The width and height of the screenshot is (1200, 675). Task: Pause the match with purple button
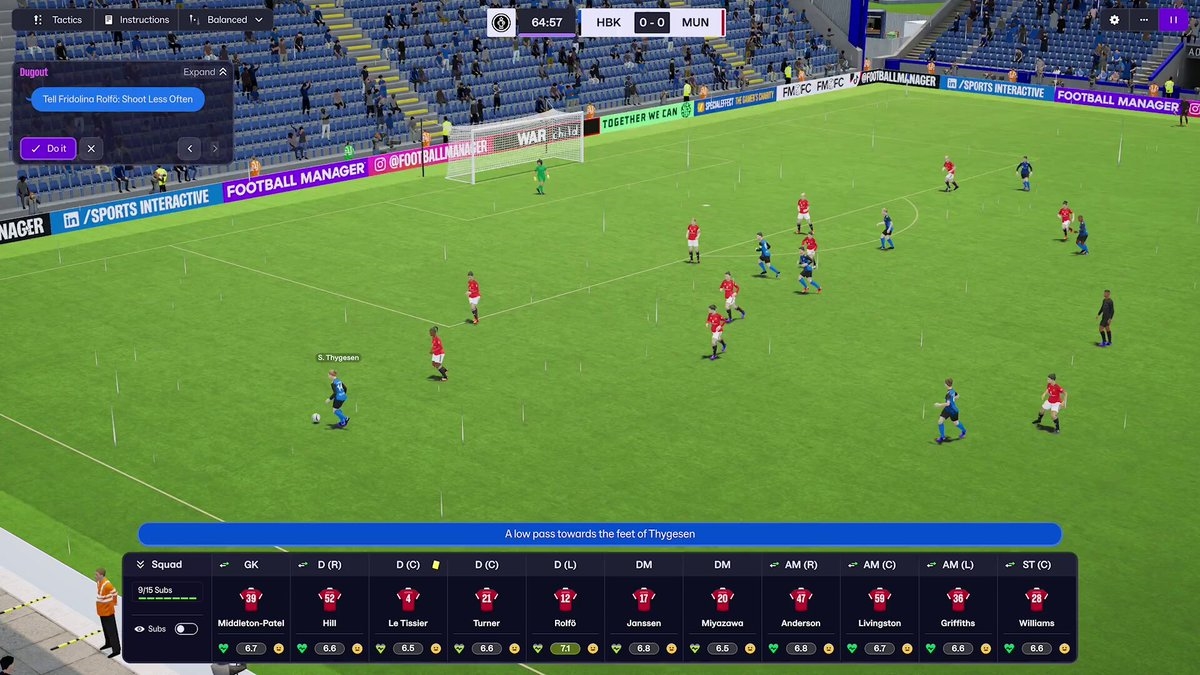tap(1172, 20)
